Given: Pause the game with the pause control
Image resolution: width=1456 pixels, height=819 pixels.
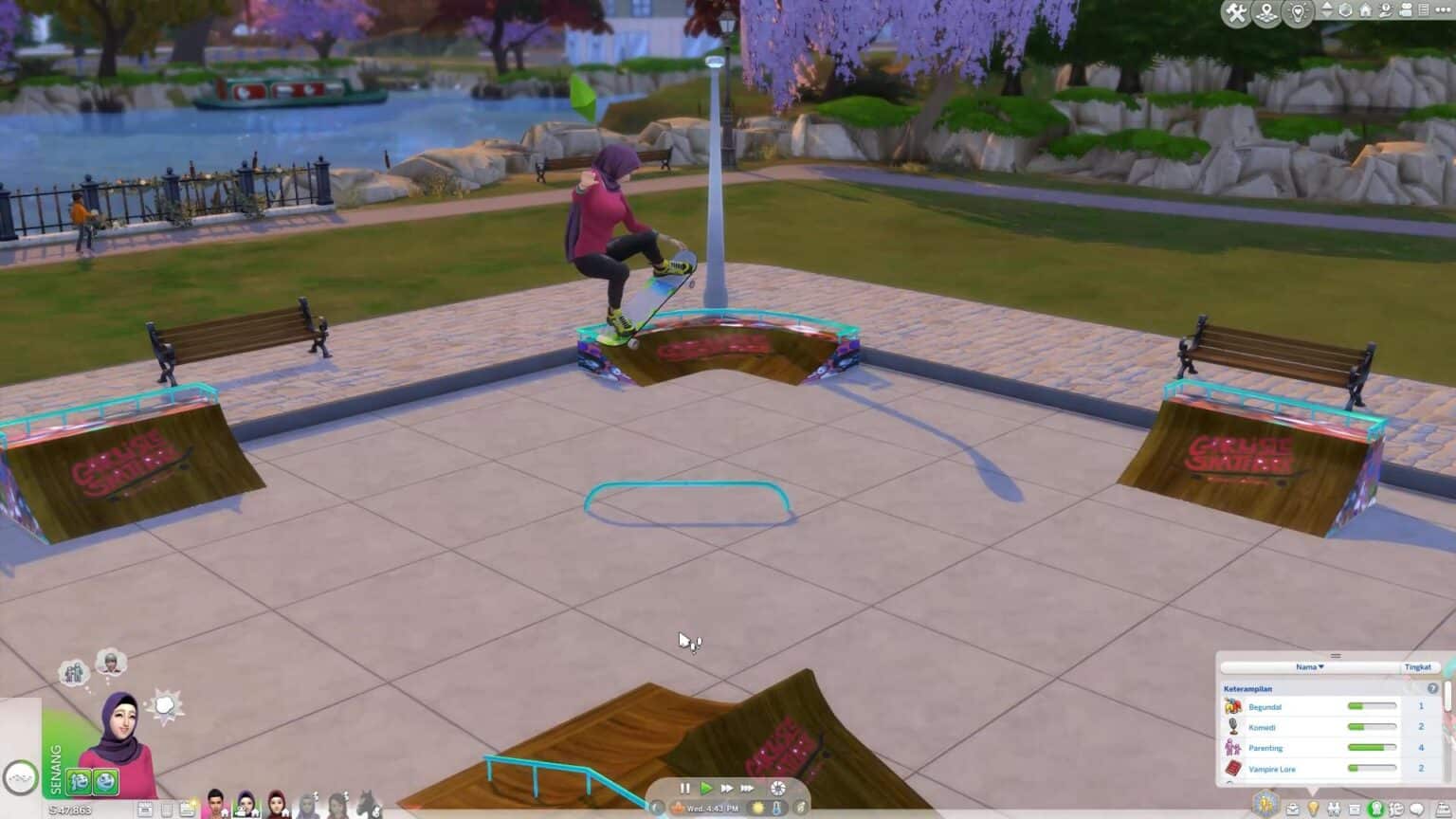Looking at the screenshot, I should pos(685,788).
